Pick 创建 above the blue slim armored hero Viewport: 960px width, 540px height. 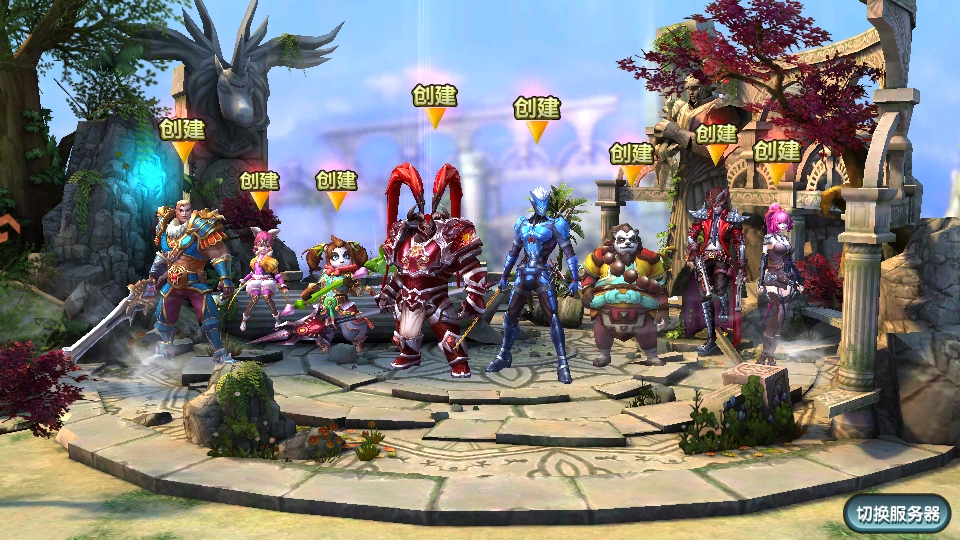[537, 108]
